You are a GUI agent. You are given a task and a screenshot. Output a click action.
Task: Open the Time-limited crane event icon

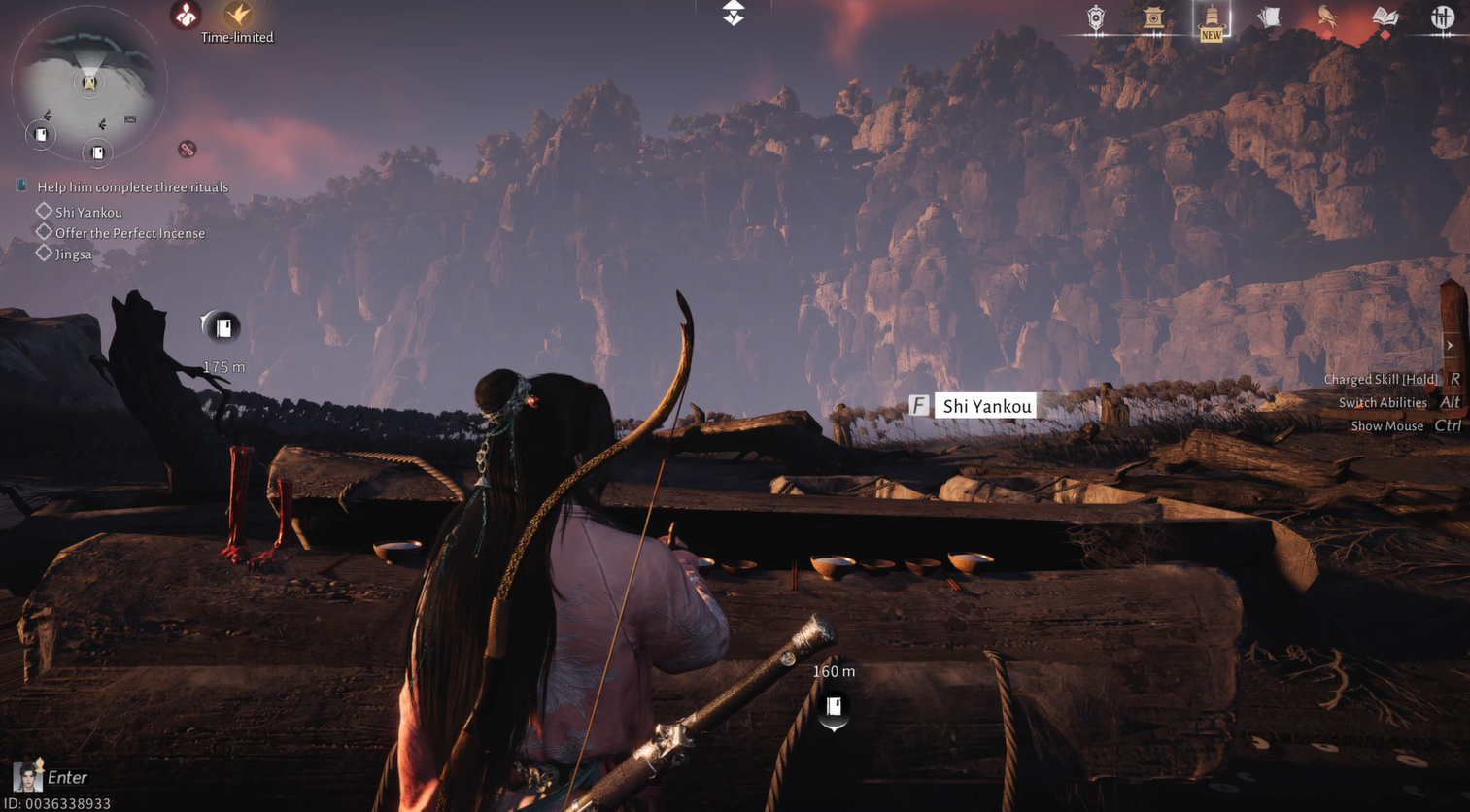[x=238, y=15]
